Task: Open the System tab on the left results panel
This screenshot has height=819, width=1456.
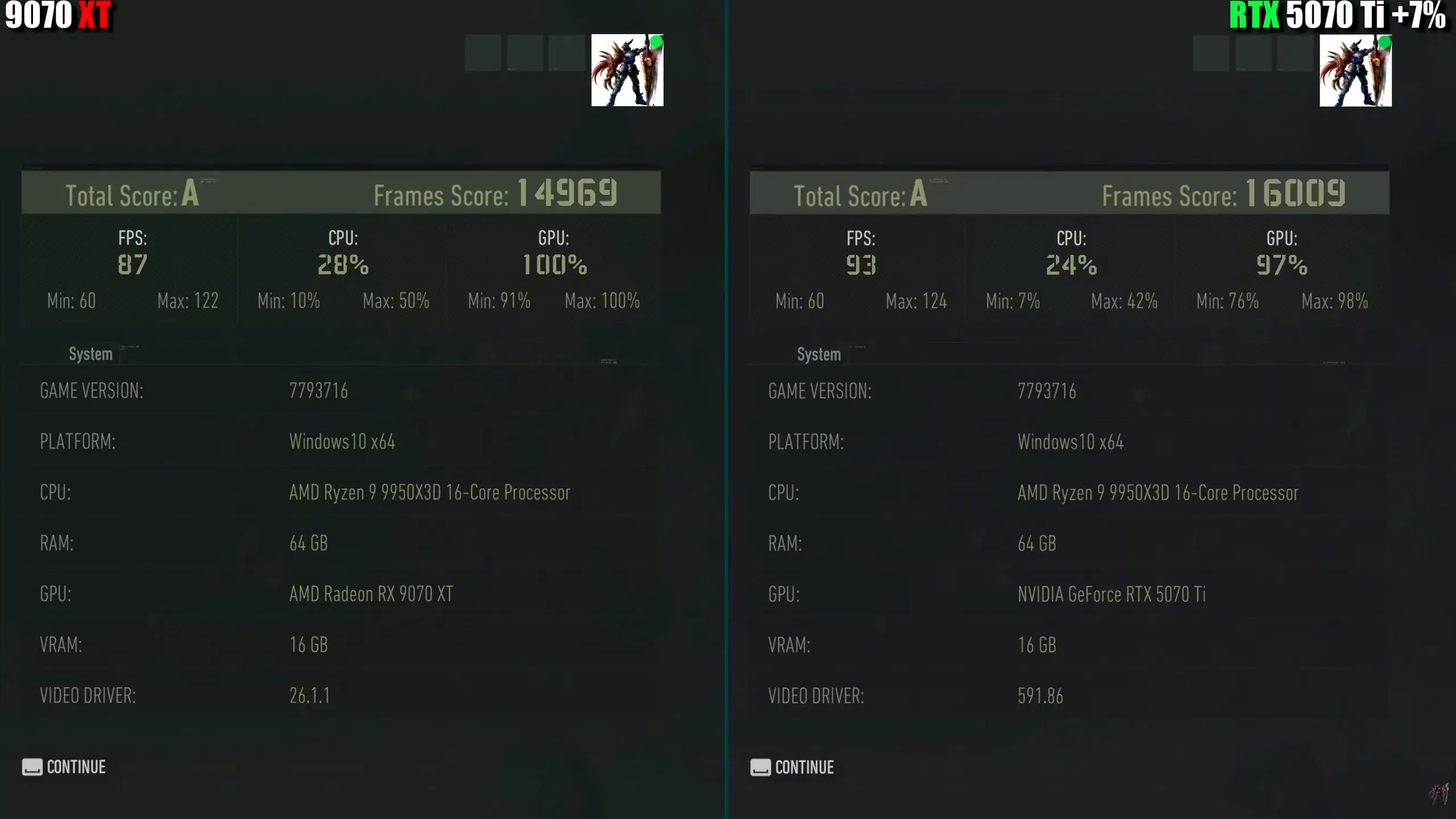Action: click(x=90, y=354)
